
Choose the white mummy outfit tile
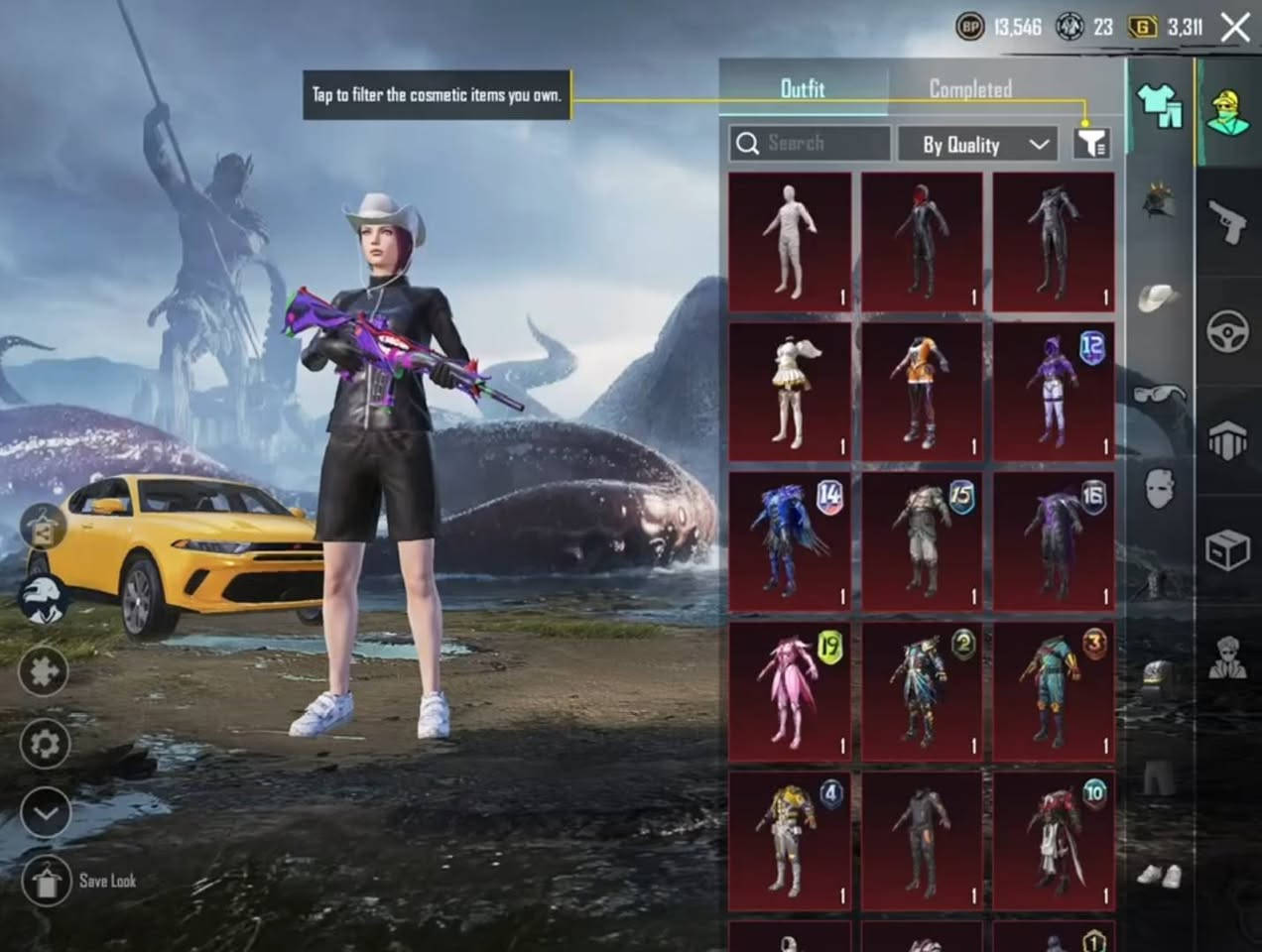point(790,242)
